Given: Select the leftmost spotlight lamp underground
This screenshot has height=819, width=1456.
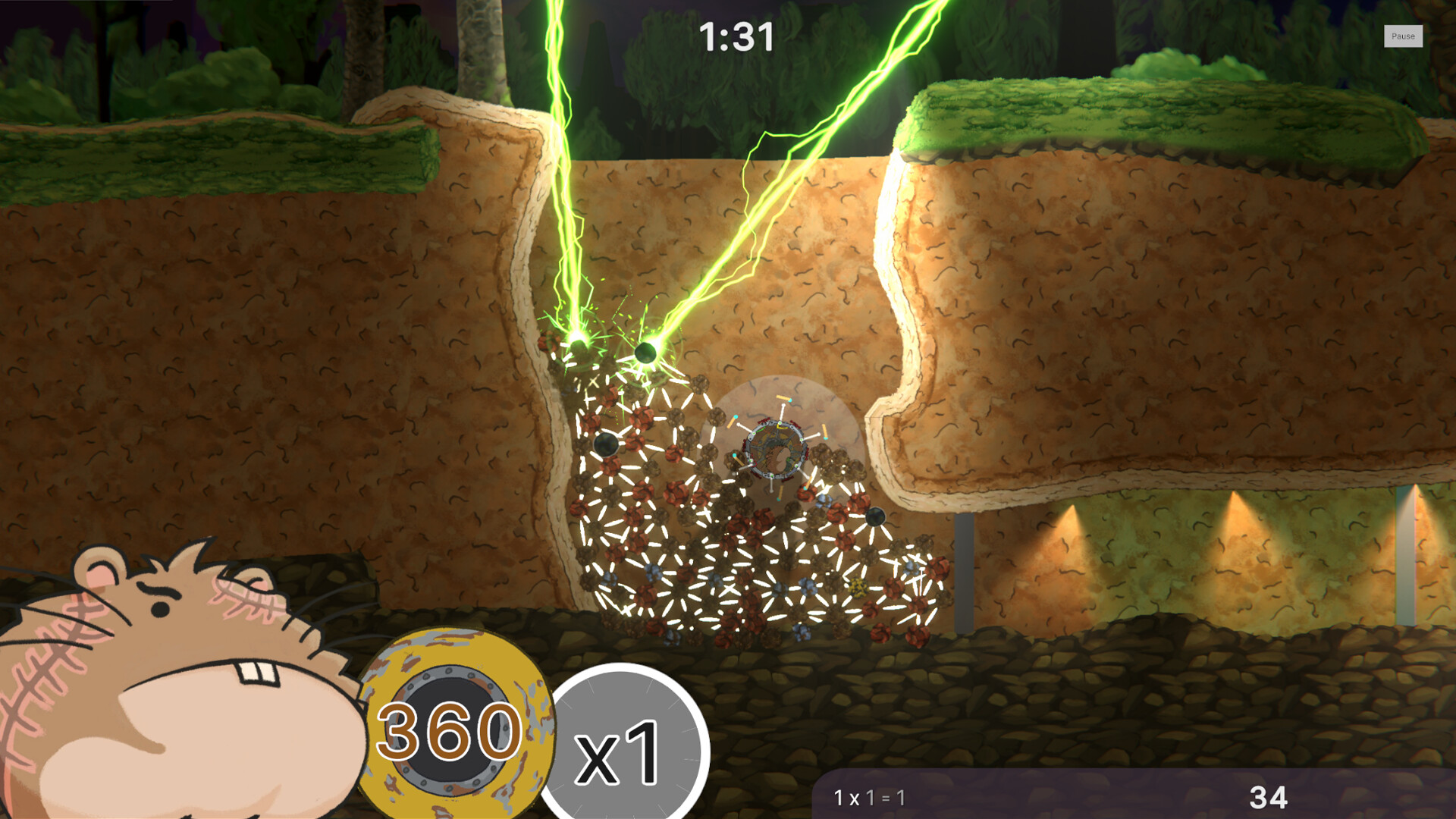Looking at the screenshot, I should (1072, 504).
